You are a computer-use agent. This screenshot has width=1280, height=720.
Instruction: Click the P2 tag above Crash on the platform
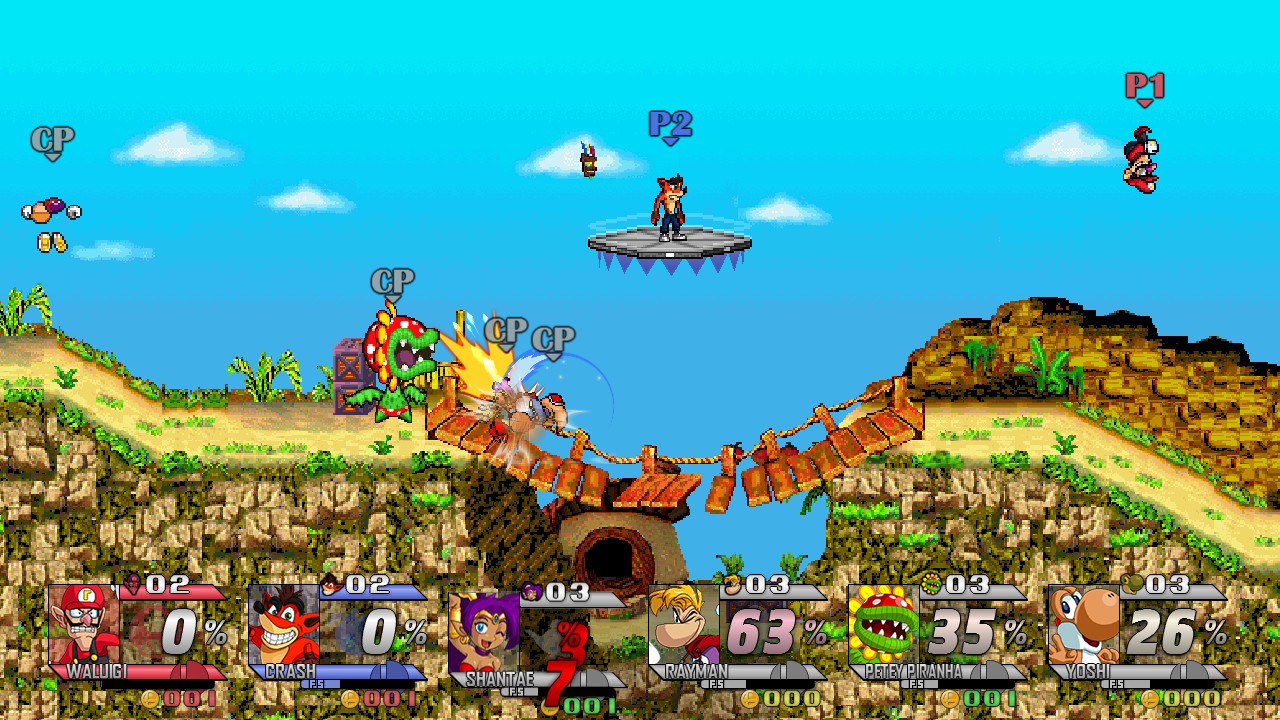click(671, 125)
